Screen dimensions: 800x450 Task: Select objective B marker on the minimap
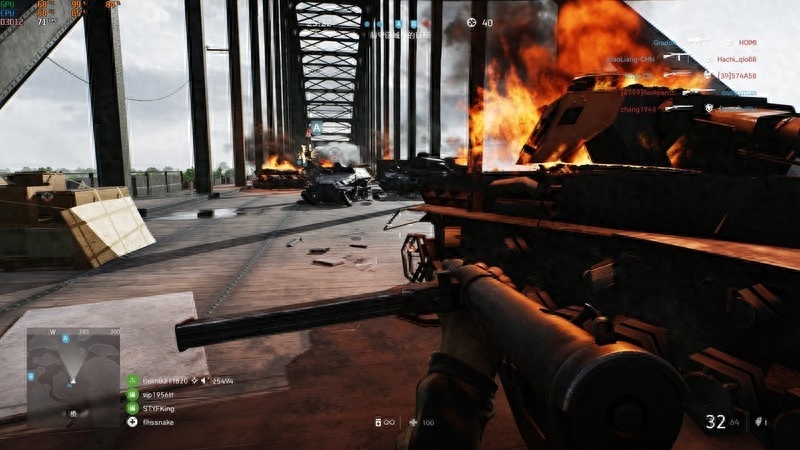tap(32, 376)
